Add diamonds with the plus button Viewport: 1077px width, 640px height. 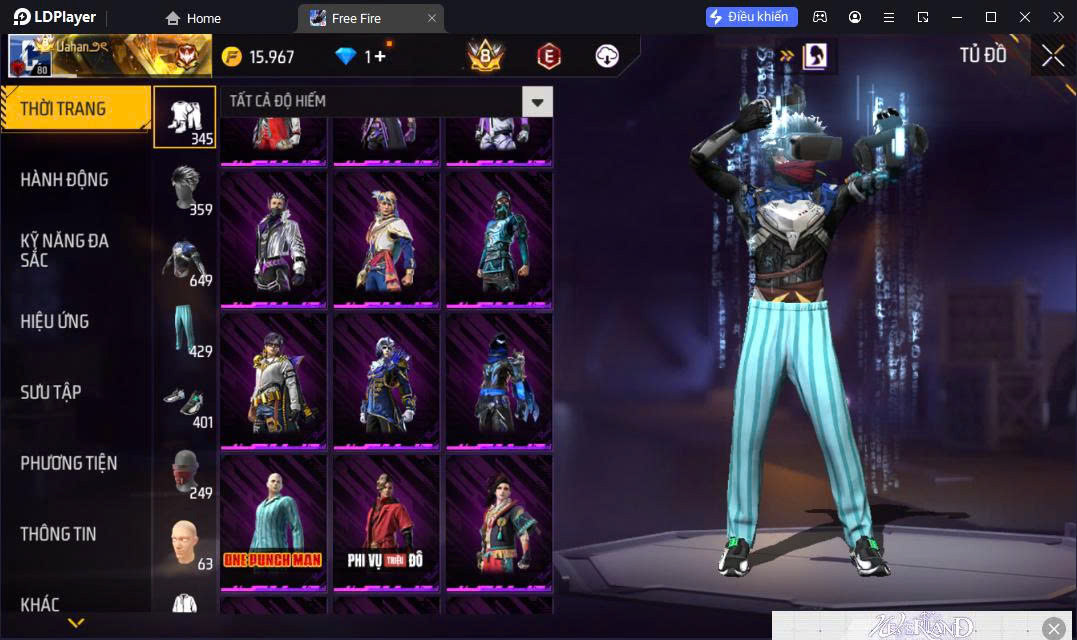pos(380,57)
